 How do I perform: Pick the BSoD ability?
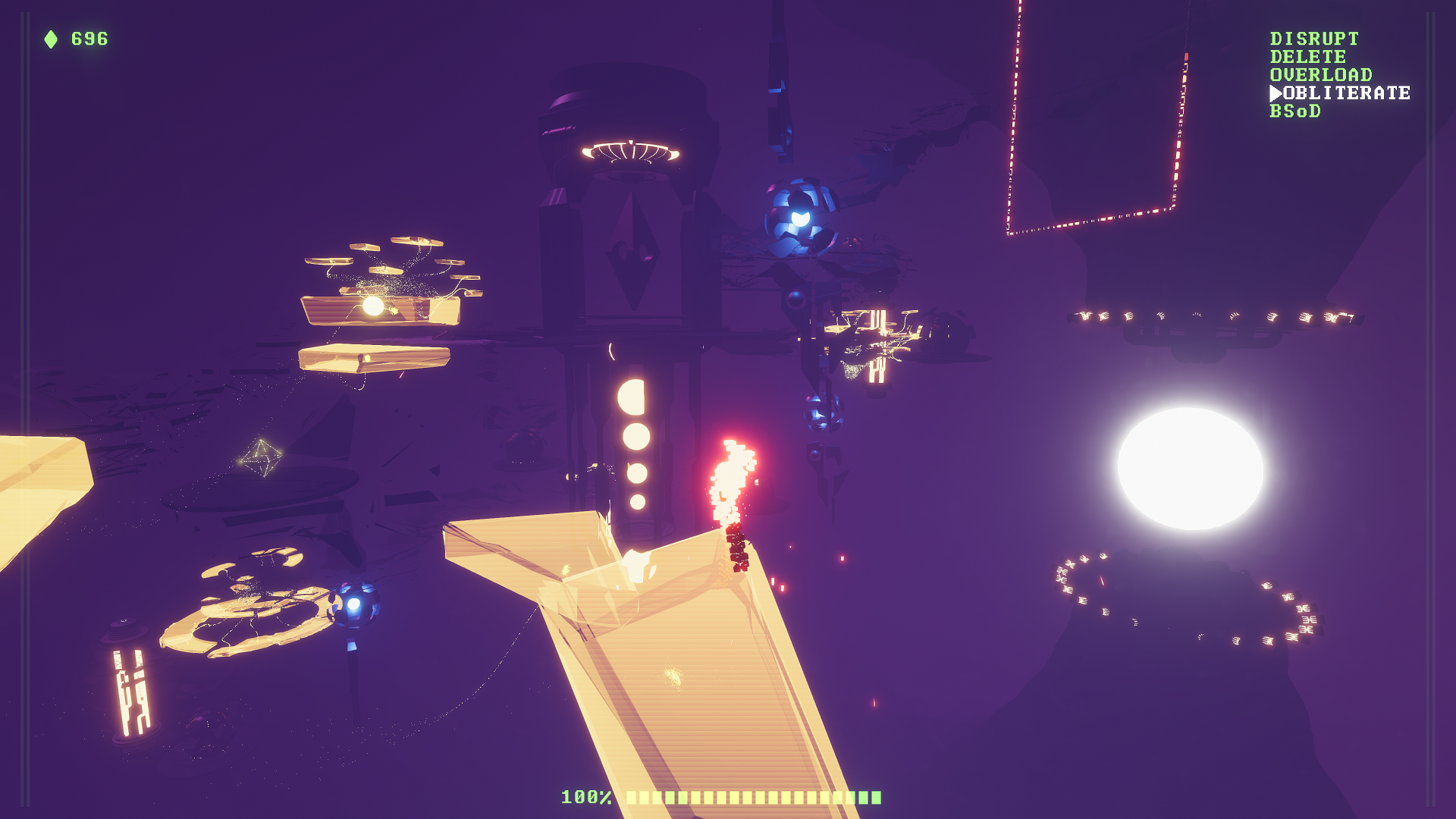tap(1294, 111)
